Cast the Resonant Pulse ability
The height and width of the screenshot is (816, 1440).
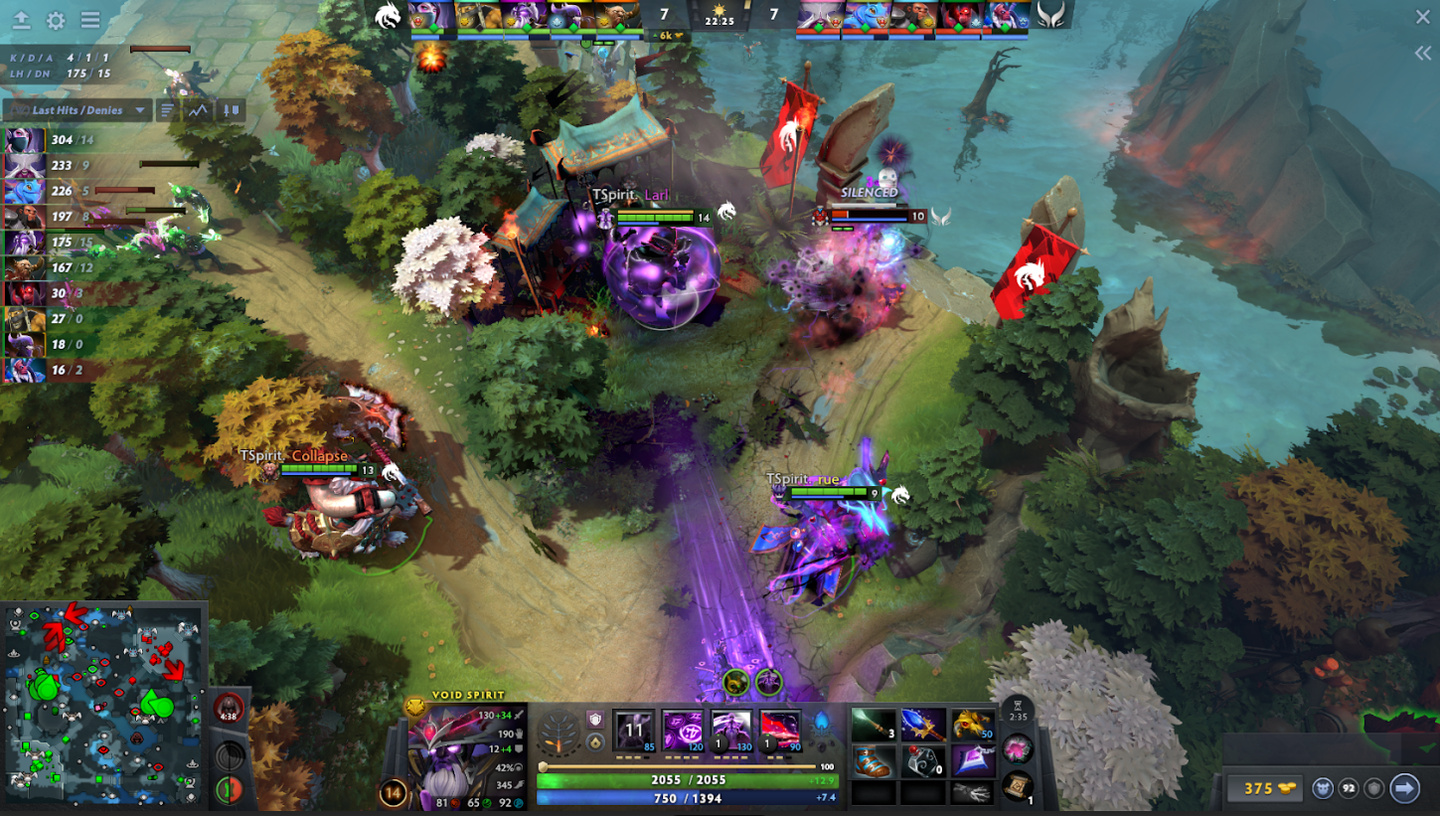click(x=731, y=730)
